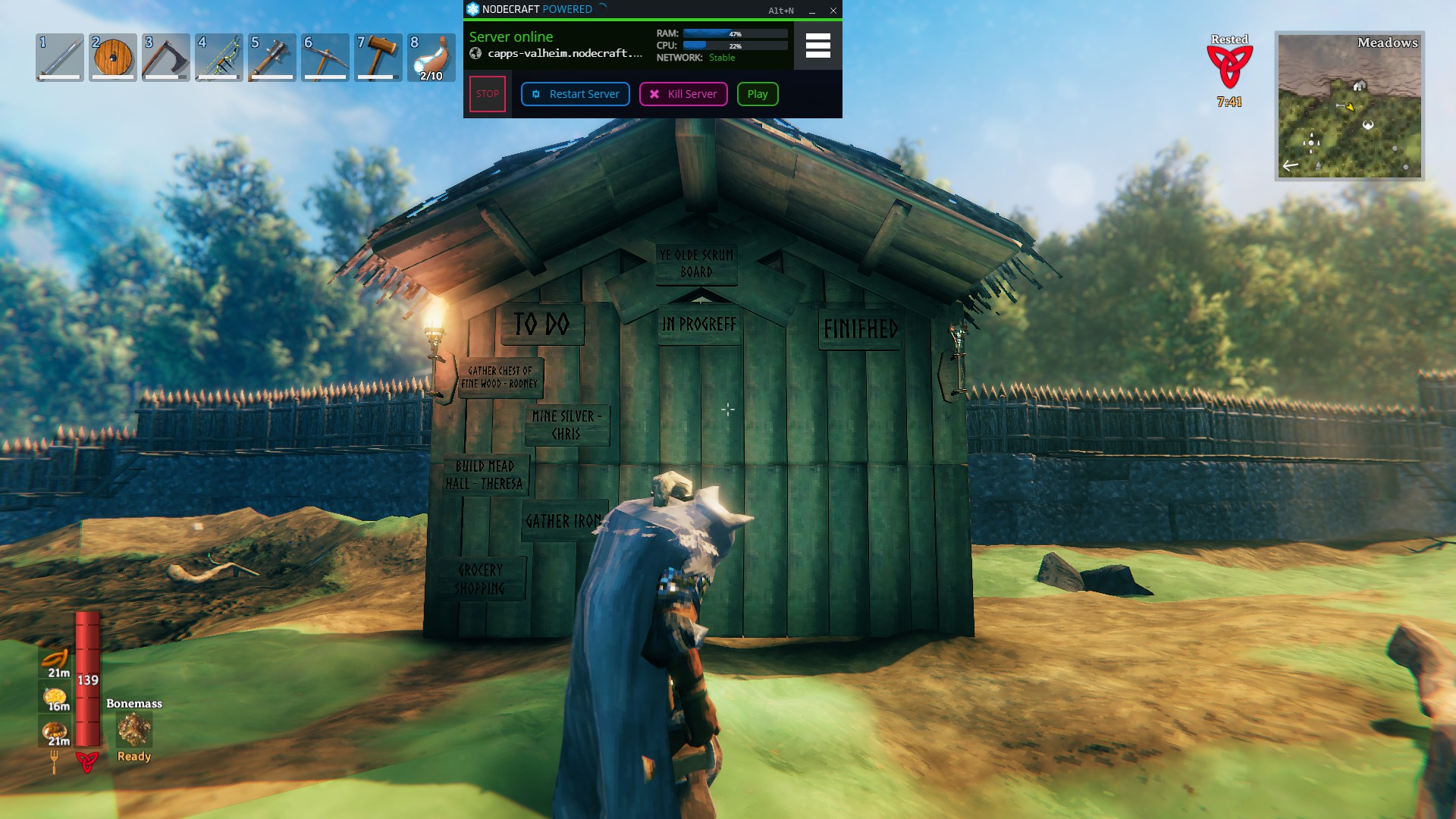The image size is (1456, 819).
Task: Equip the bow from the hotbar
Action: click(x=219, y=57)
